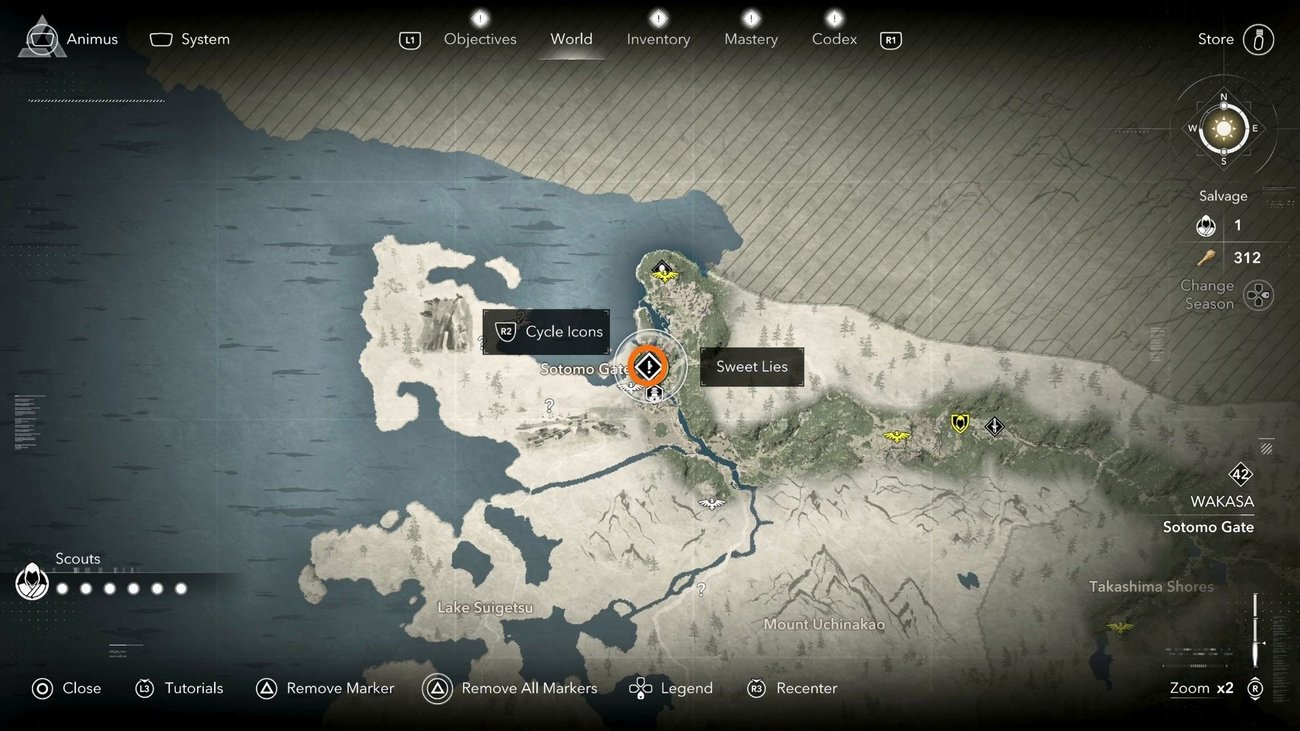Image resolution: width=1300 pixels, height=731 pixels.
Task: Switch to the Objectives tab
Action: pos(480,39)
